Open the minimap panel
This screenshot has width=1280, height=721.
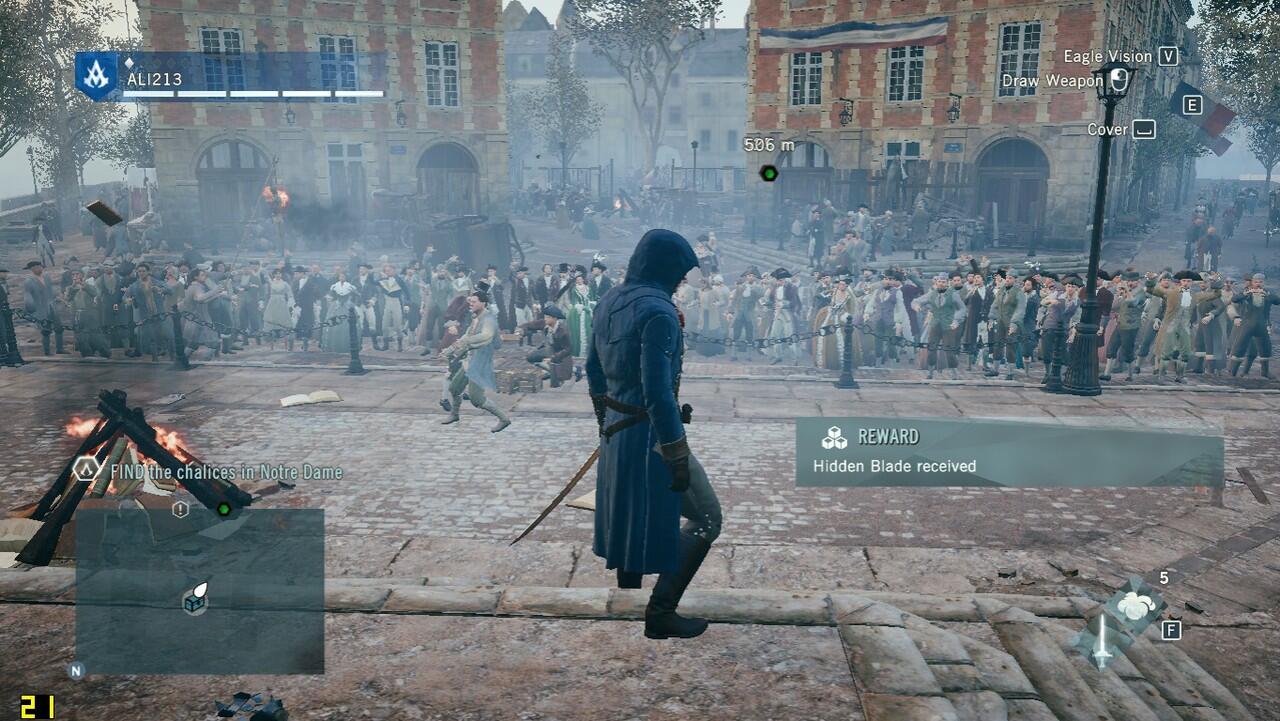[199, 590]
